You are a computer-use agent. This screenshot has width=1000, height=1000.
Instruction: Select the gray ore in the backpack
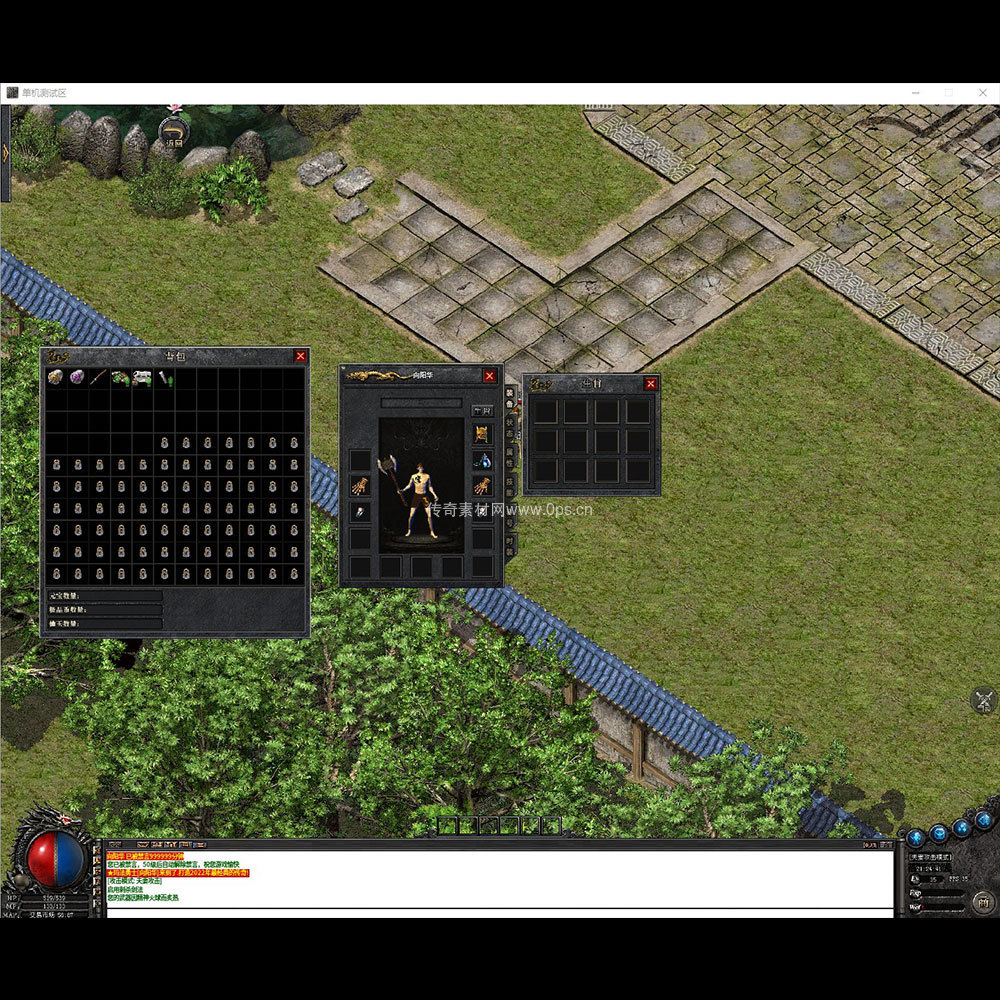[x=55, y=378]
